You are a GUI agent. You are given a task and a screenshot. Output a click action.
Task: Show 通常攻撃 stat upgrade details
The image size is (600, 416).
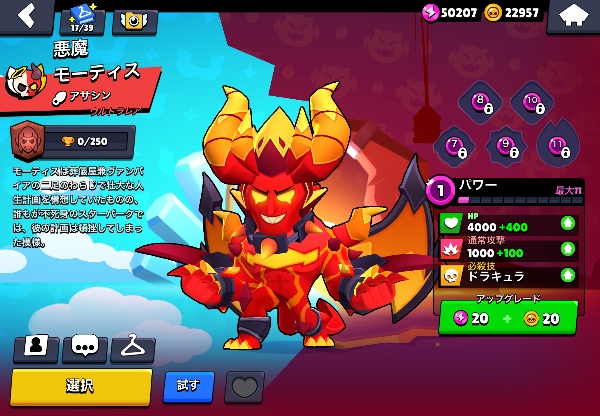[x=567, y=248]
